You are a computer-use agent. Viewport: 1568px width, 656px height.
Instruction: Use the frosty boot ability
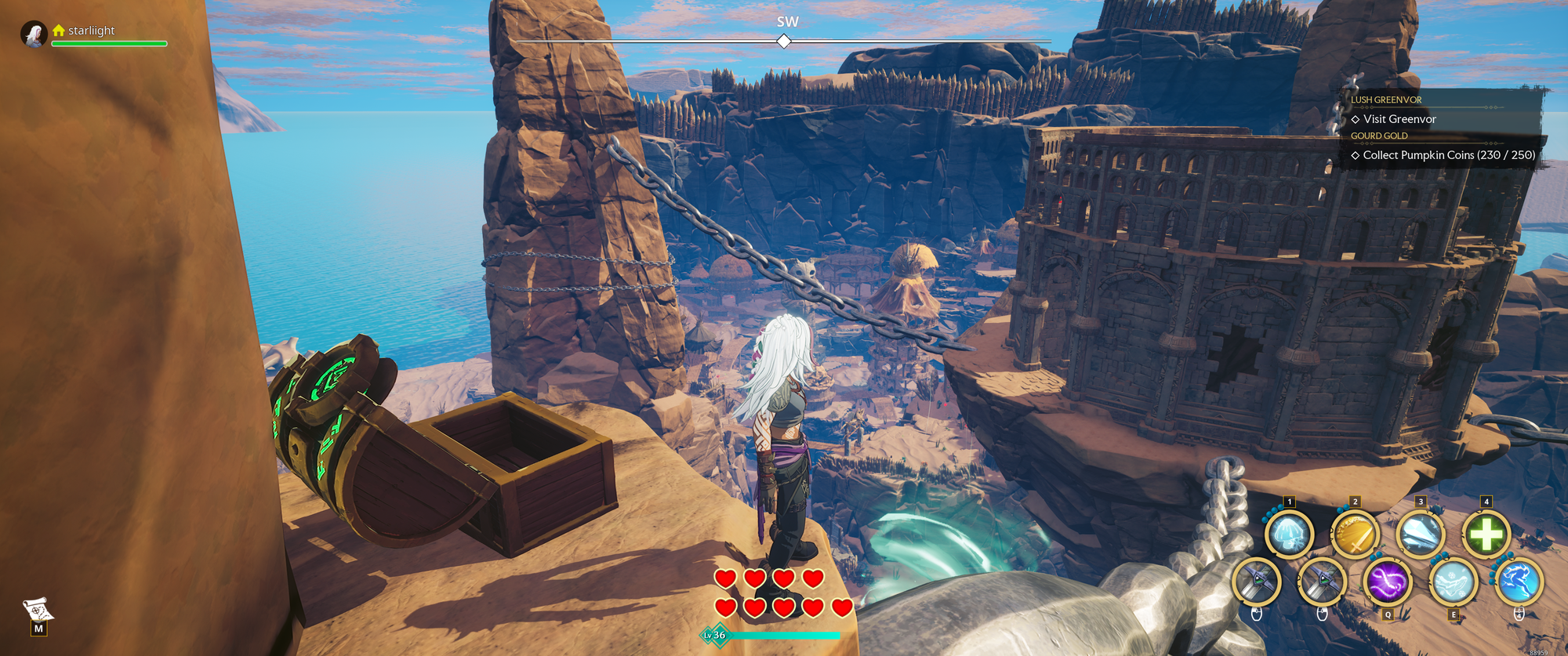(1453, 582)
